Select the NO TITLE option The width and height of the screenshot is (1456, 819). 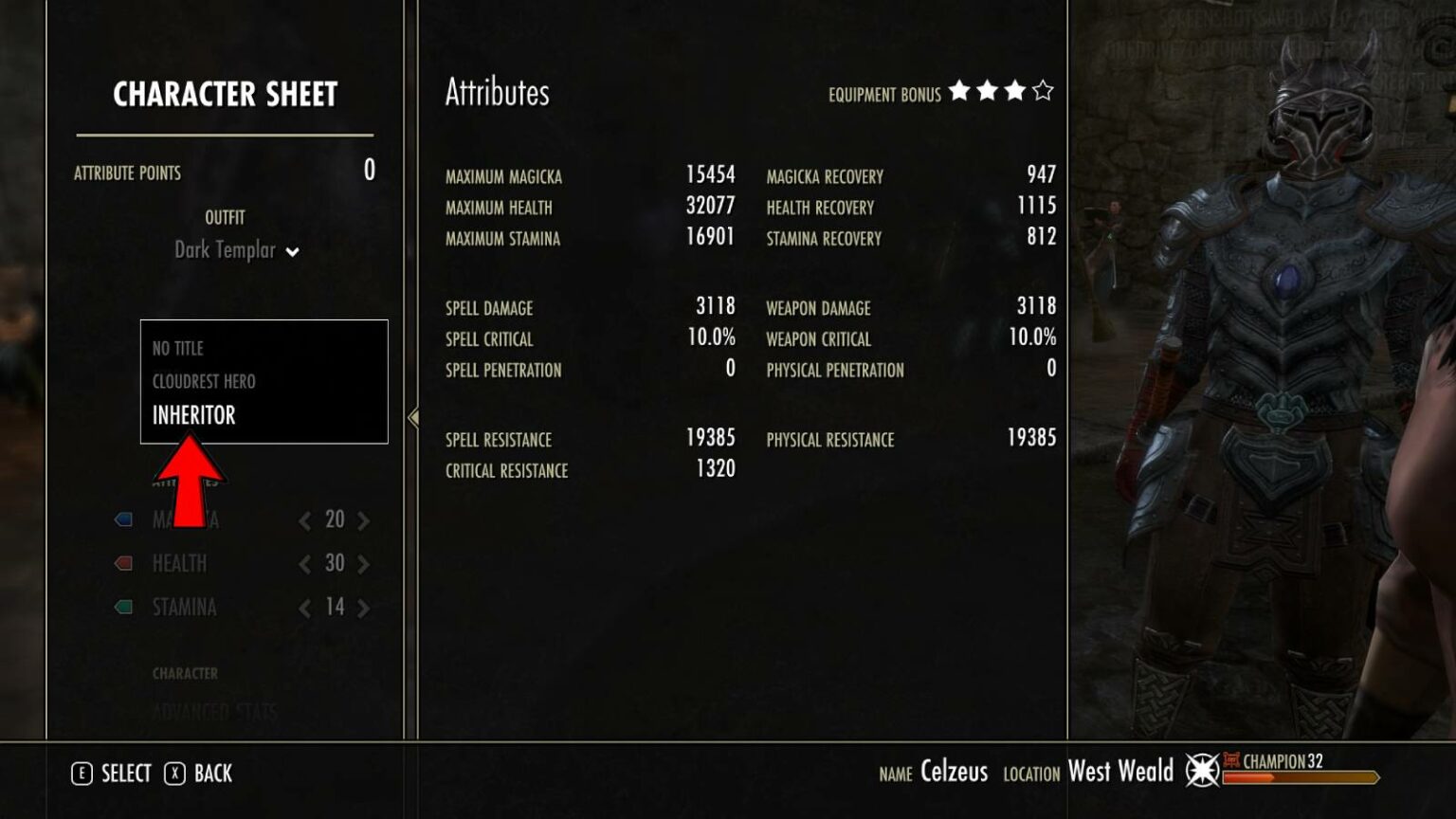pyautogui.click(x=177, y=348)
